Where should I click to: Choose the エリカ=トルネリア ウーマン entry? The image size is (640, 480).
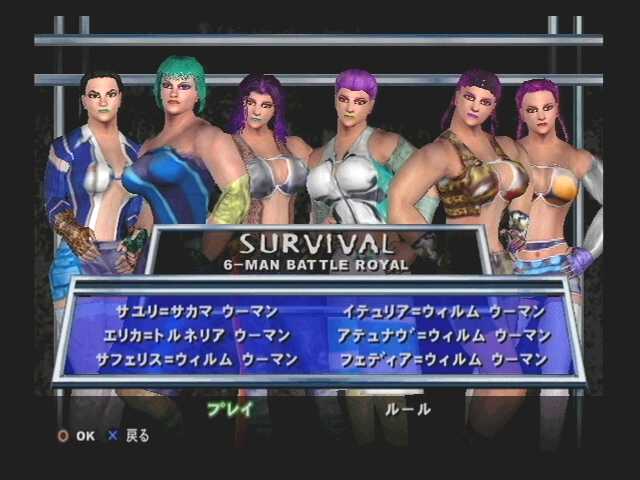(196, 335)
